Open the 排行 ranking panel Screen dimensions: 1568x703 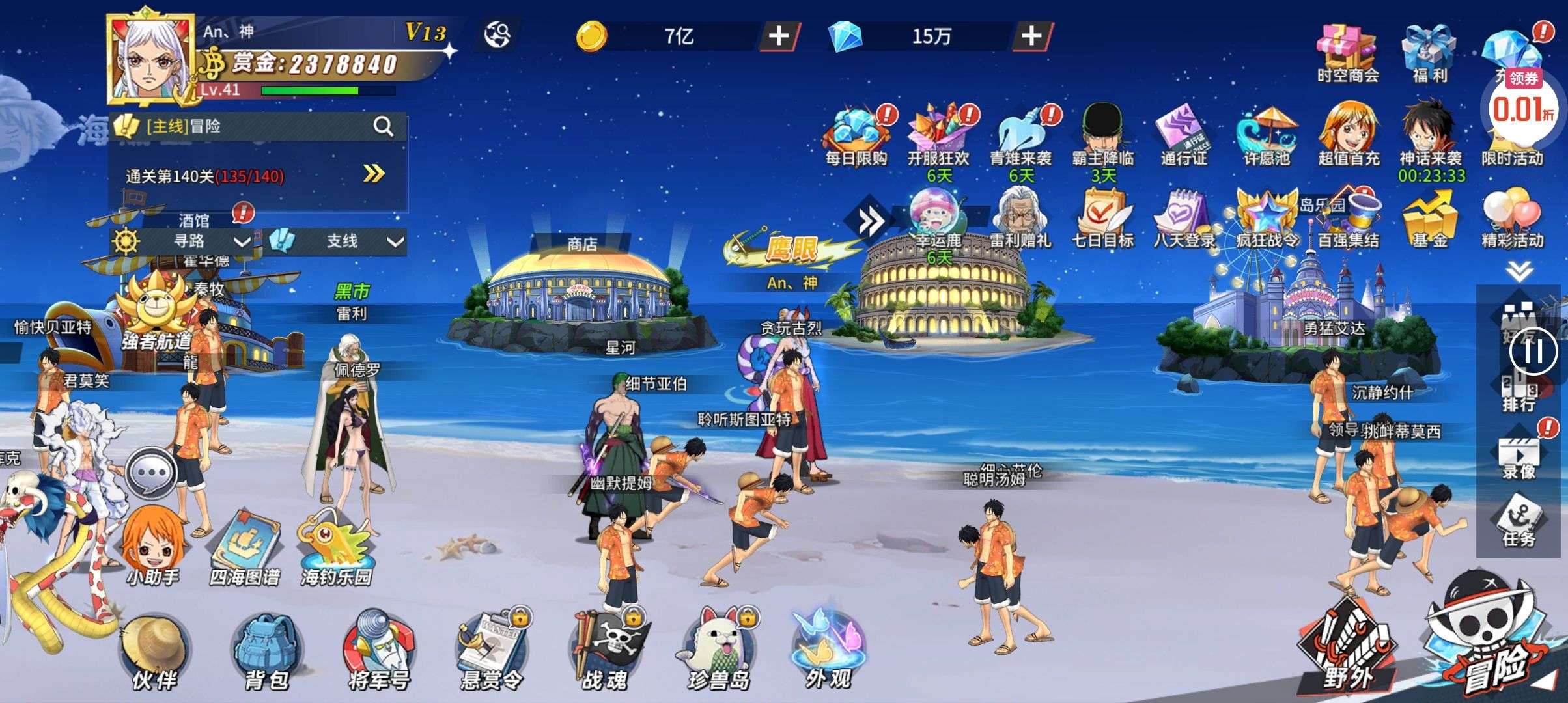(x=1519, y=394)
